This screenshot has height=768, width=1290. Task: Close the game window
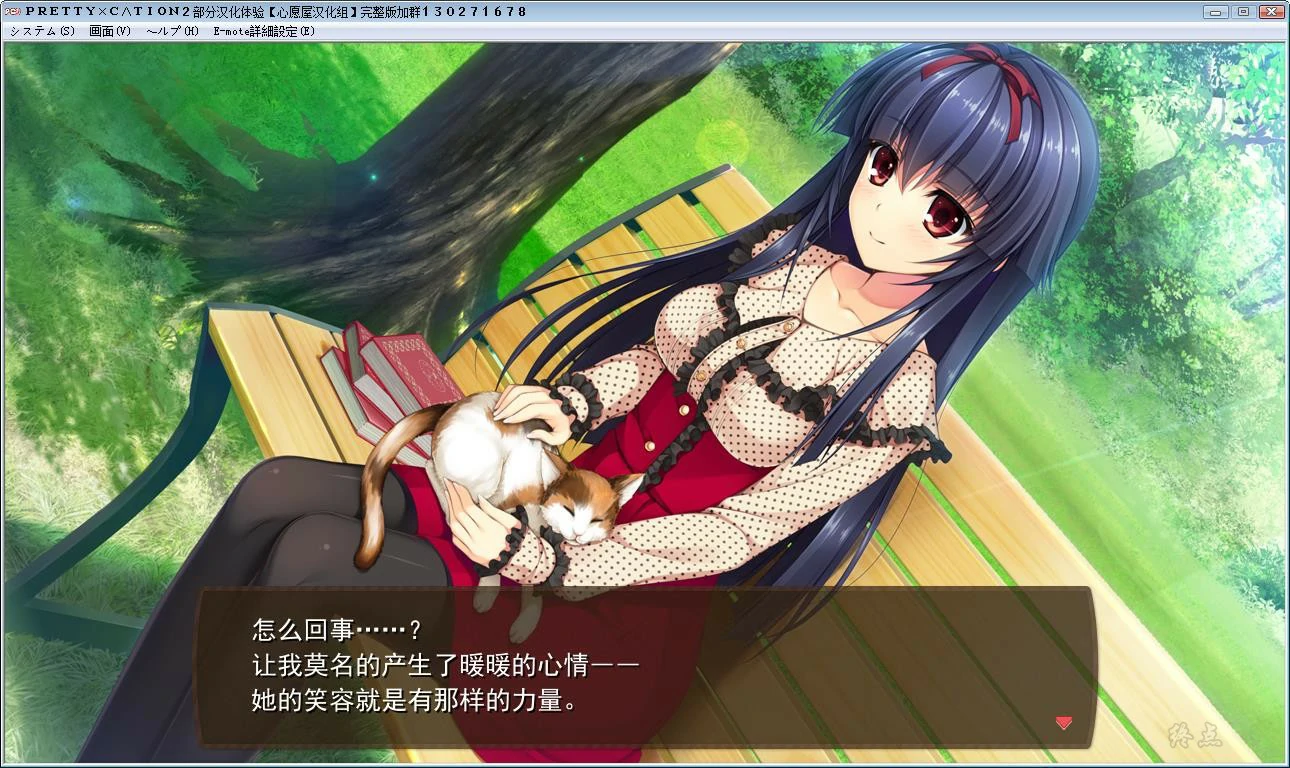pos(1270,11)
